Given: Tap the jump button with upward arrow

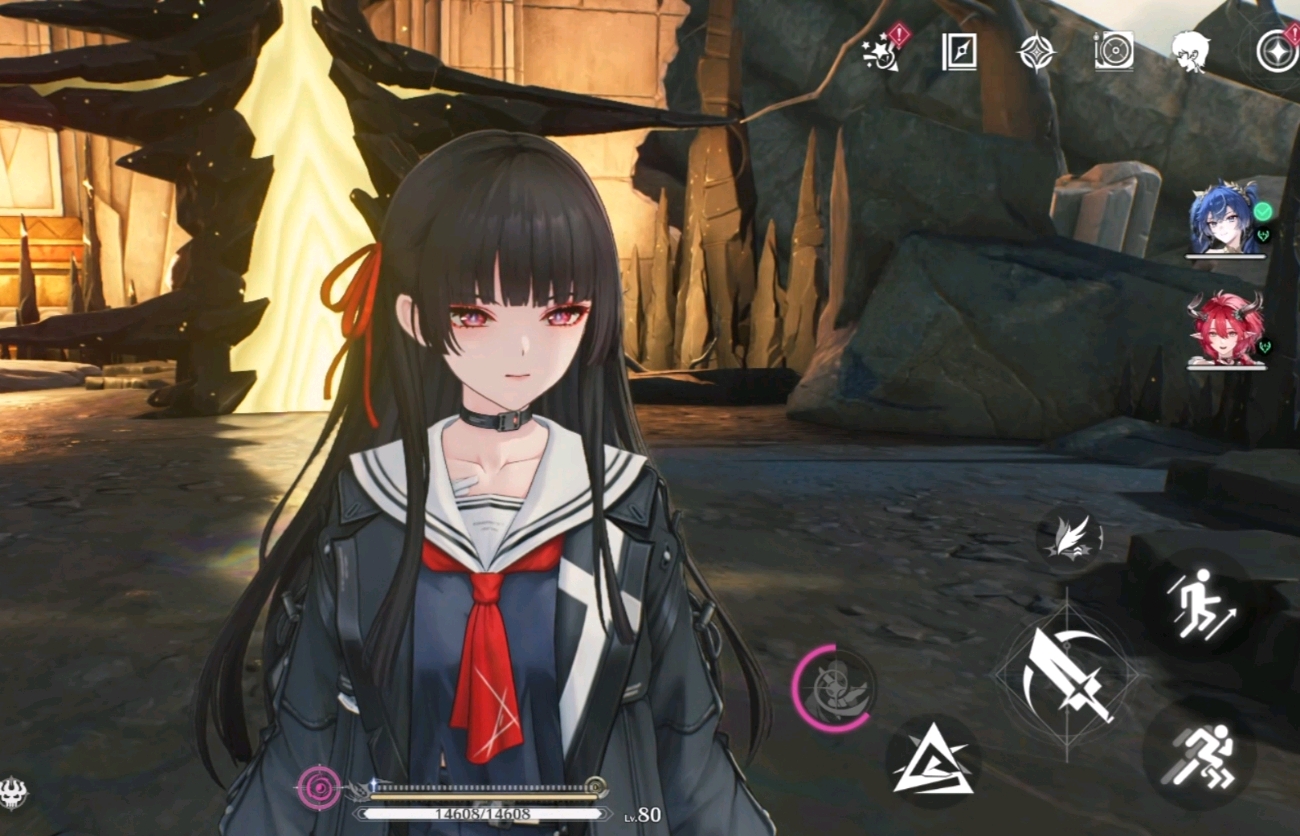Looking at the screenshot, I should point(1198,603).
